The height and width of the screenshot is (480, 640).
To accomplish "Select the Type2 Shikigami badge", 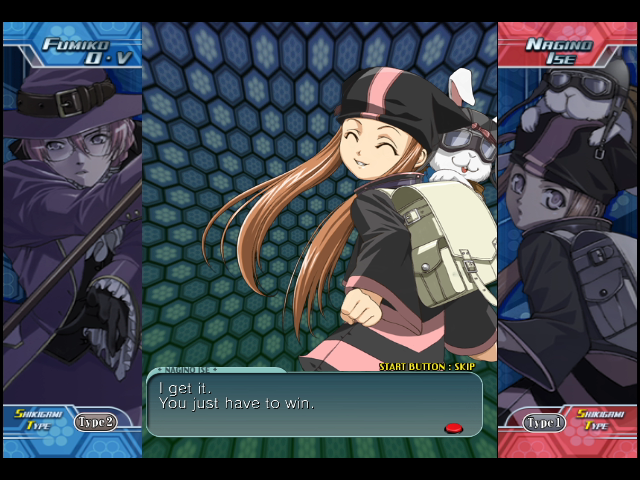I will click(96, 422).
